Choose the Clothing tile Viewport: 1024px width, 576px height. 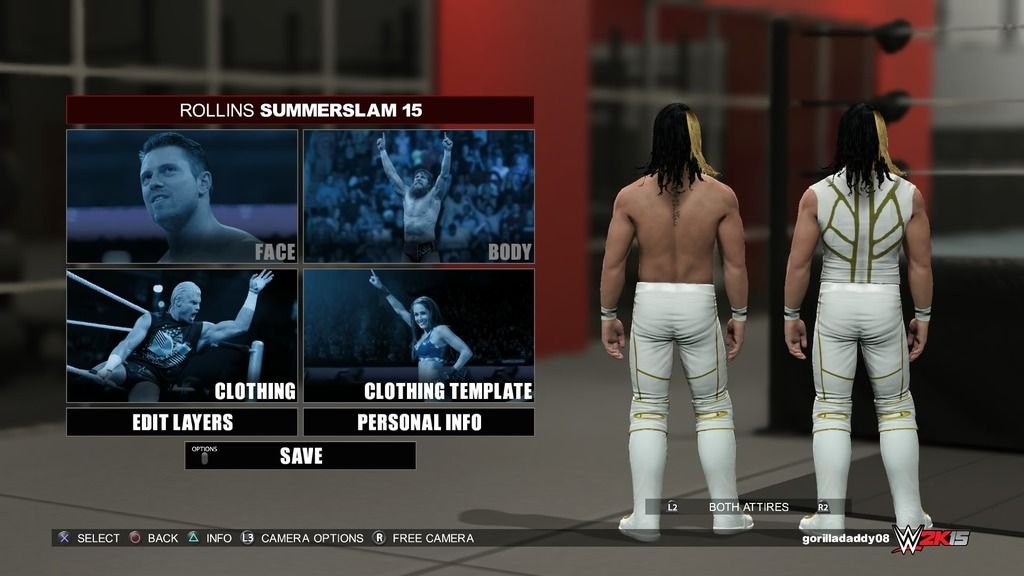click(x=182, y=335)
